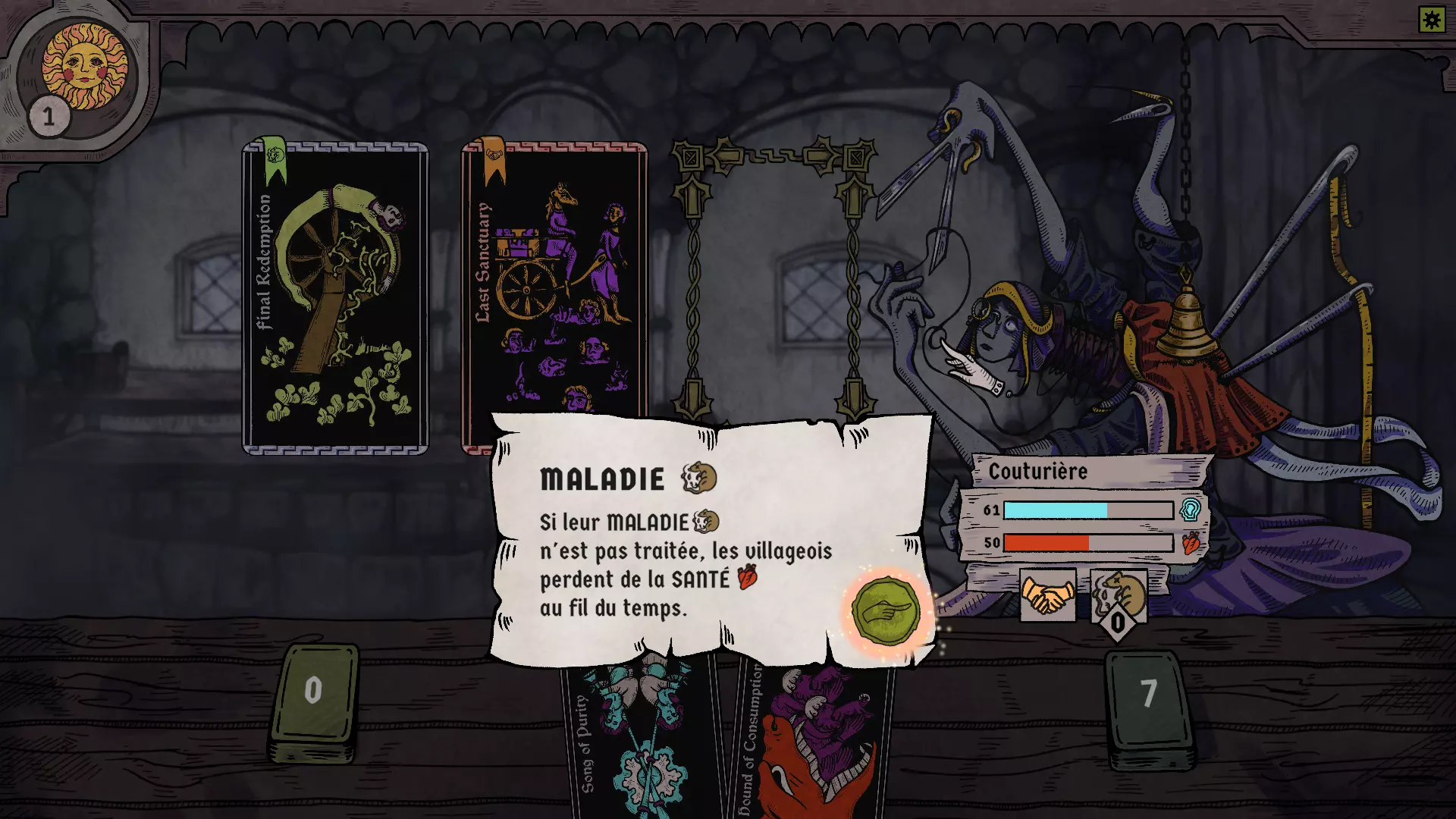Open the discard pile showing 0
The height and width of the screenshot is (819, 1456).
pyautogui.click(x=314, y=701)
